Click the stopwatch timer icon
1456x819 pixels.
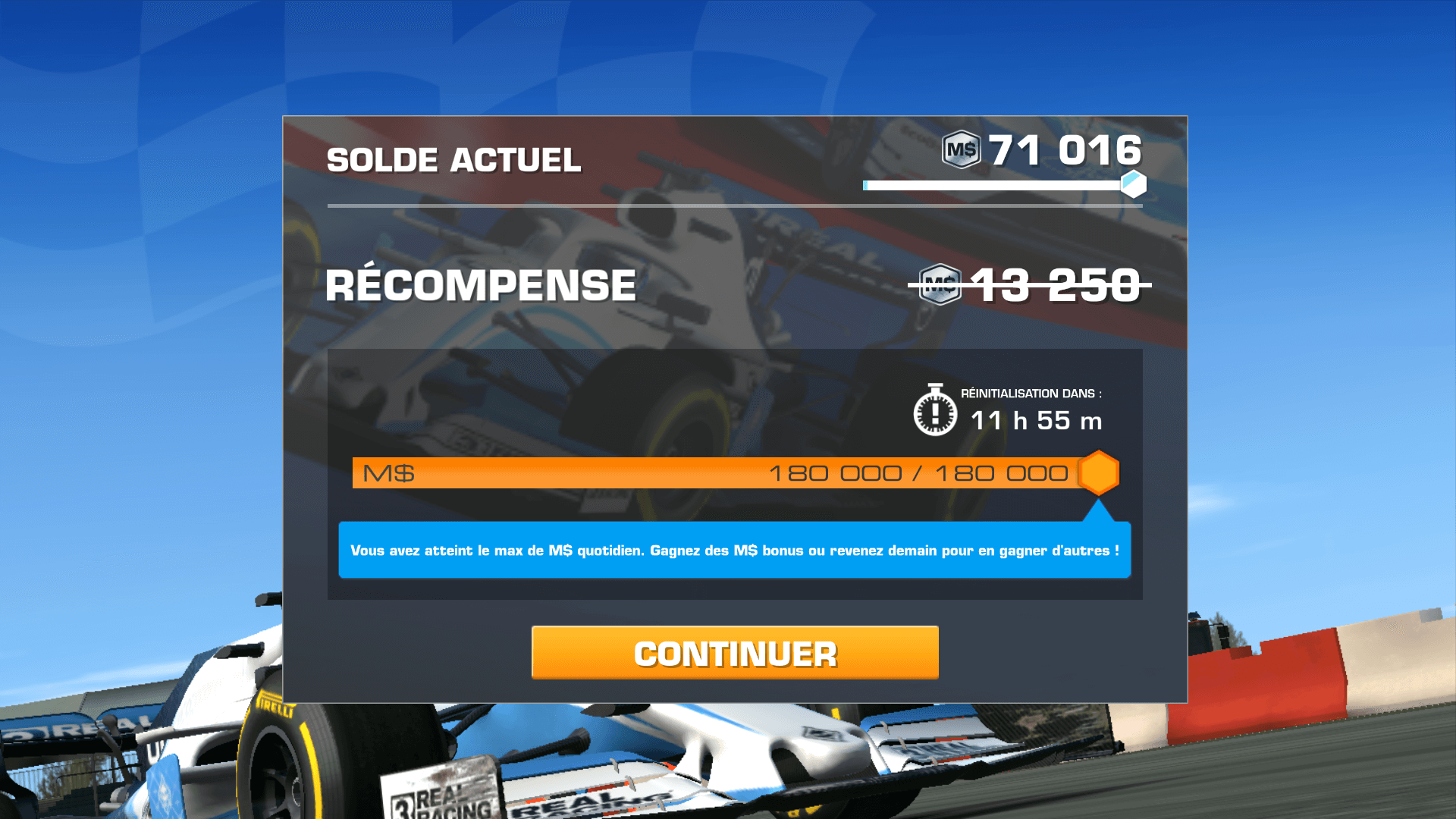click(934, 416)
